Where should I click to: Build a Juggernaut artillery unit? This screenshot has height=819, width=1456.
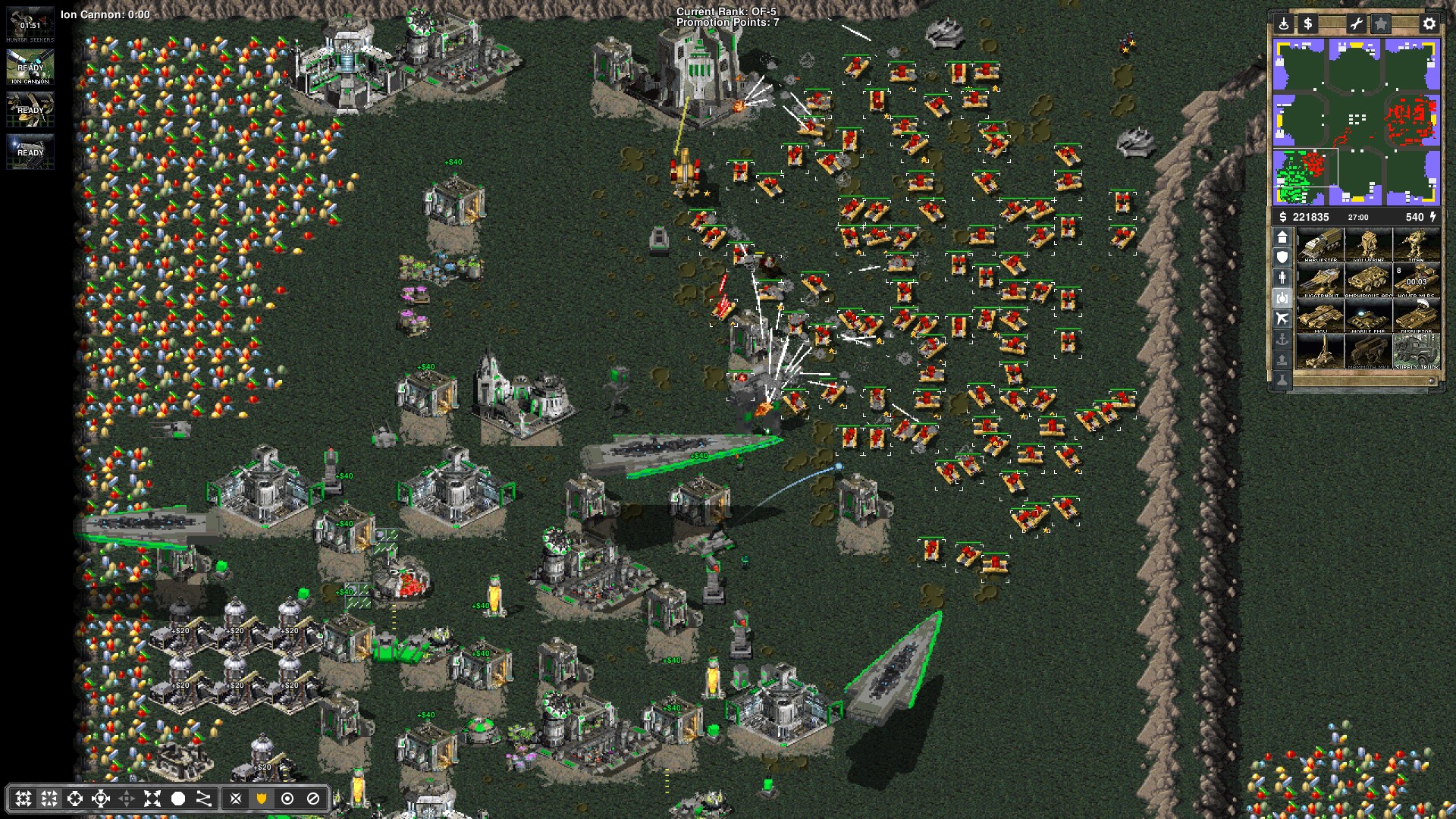click(1320, 281)
